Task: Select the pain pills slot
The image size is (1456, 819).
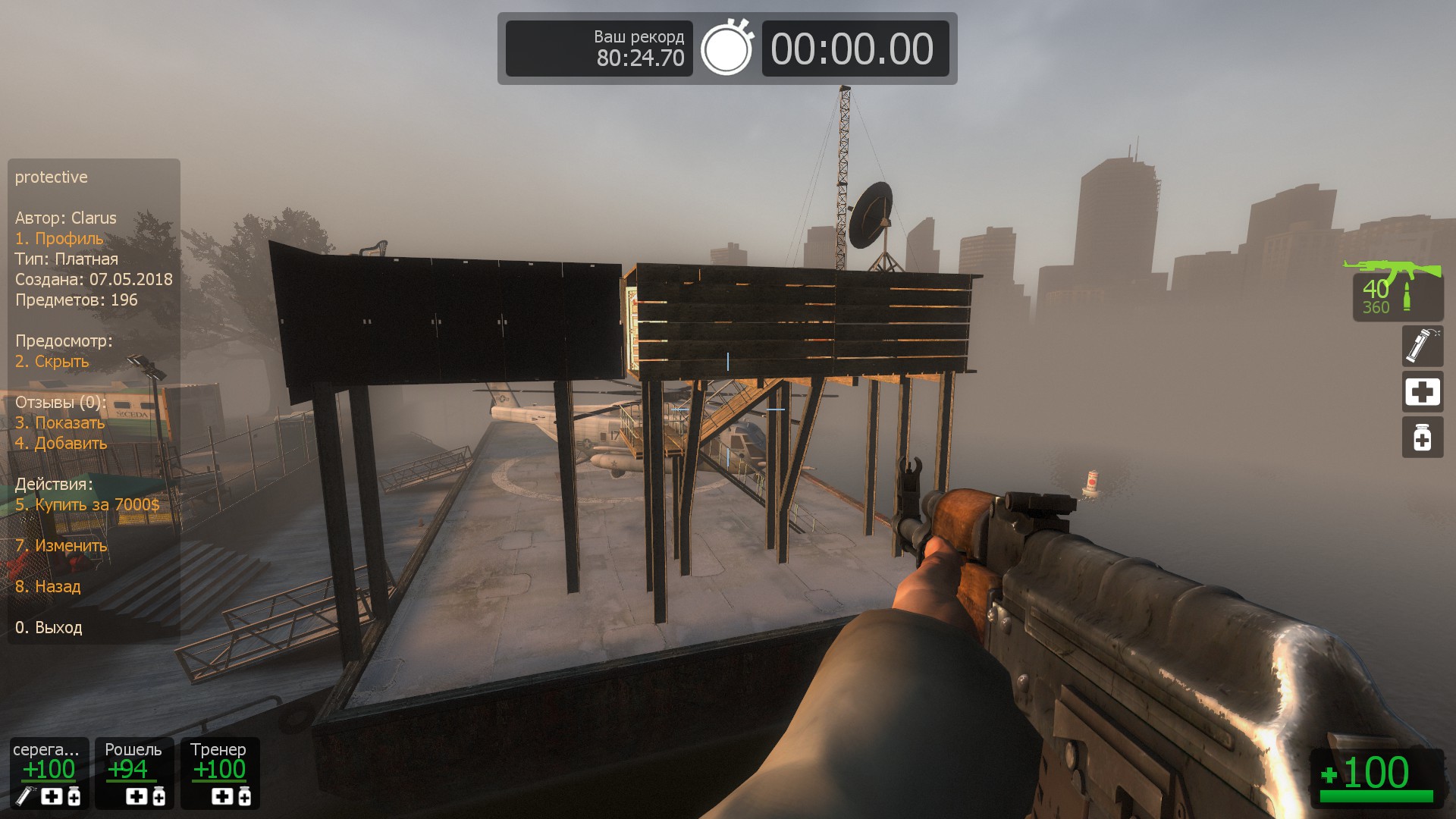Action: [x=1421, y=438]
